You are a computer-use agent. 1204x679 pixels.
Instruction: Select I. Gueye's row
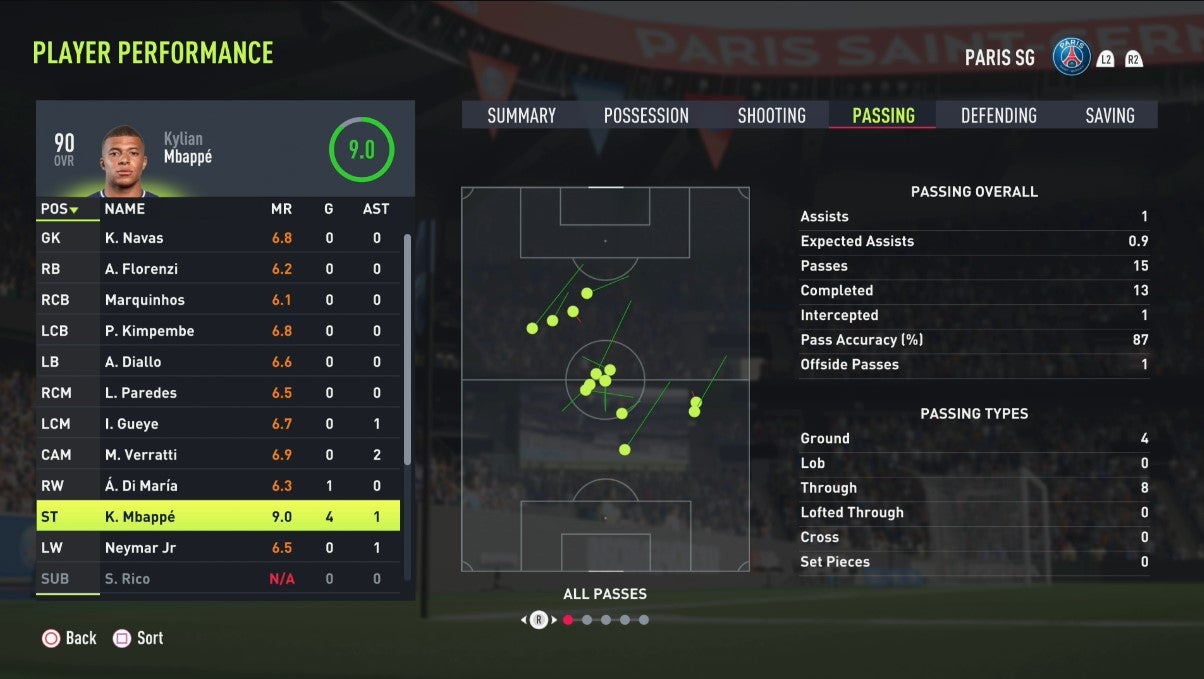(218, 424)
